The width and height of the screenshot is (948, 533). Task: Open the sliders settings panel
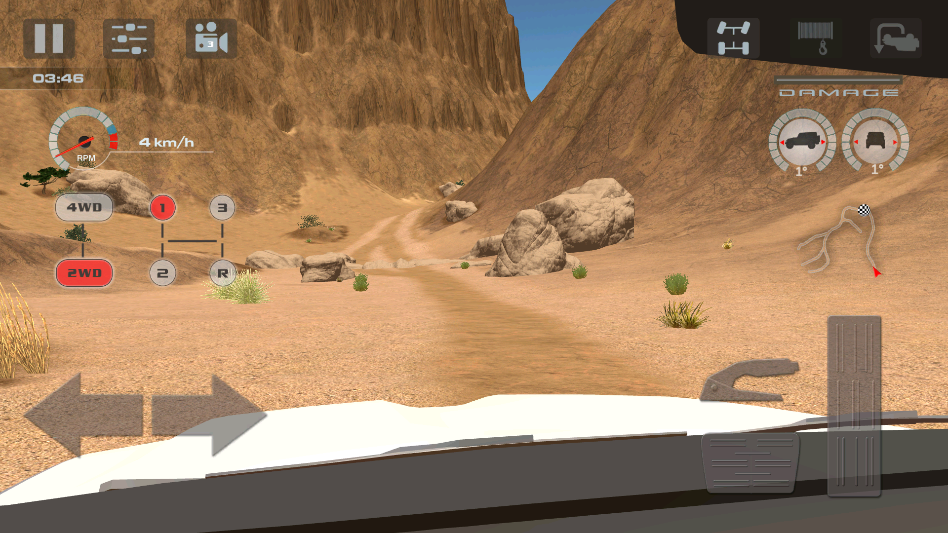click(129, 38)
